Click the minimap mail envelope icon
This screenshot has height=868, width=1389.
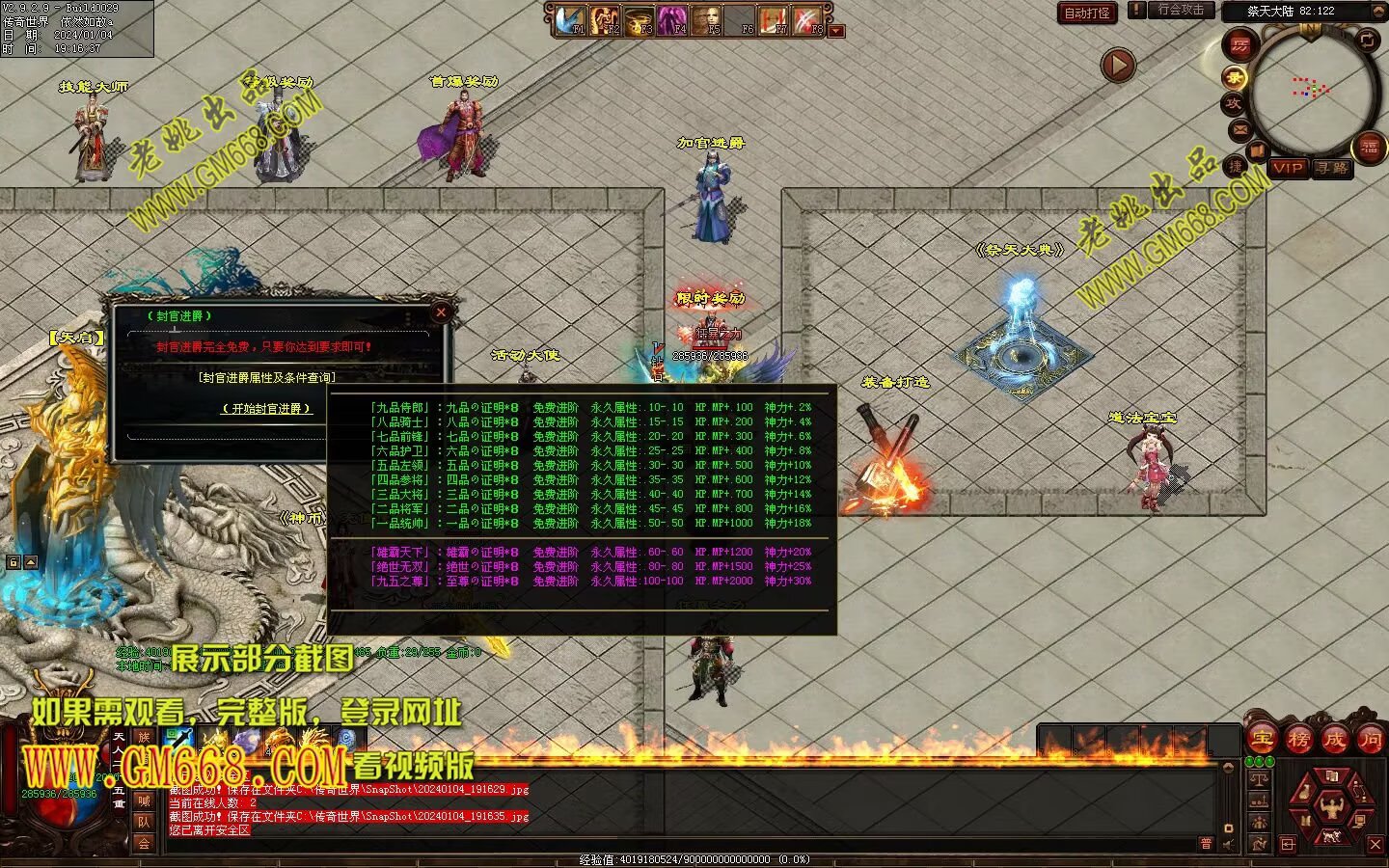click(x=1239, y=129)
